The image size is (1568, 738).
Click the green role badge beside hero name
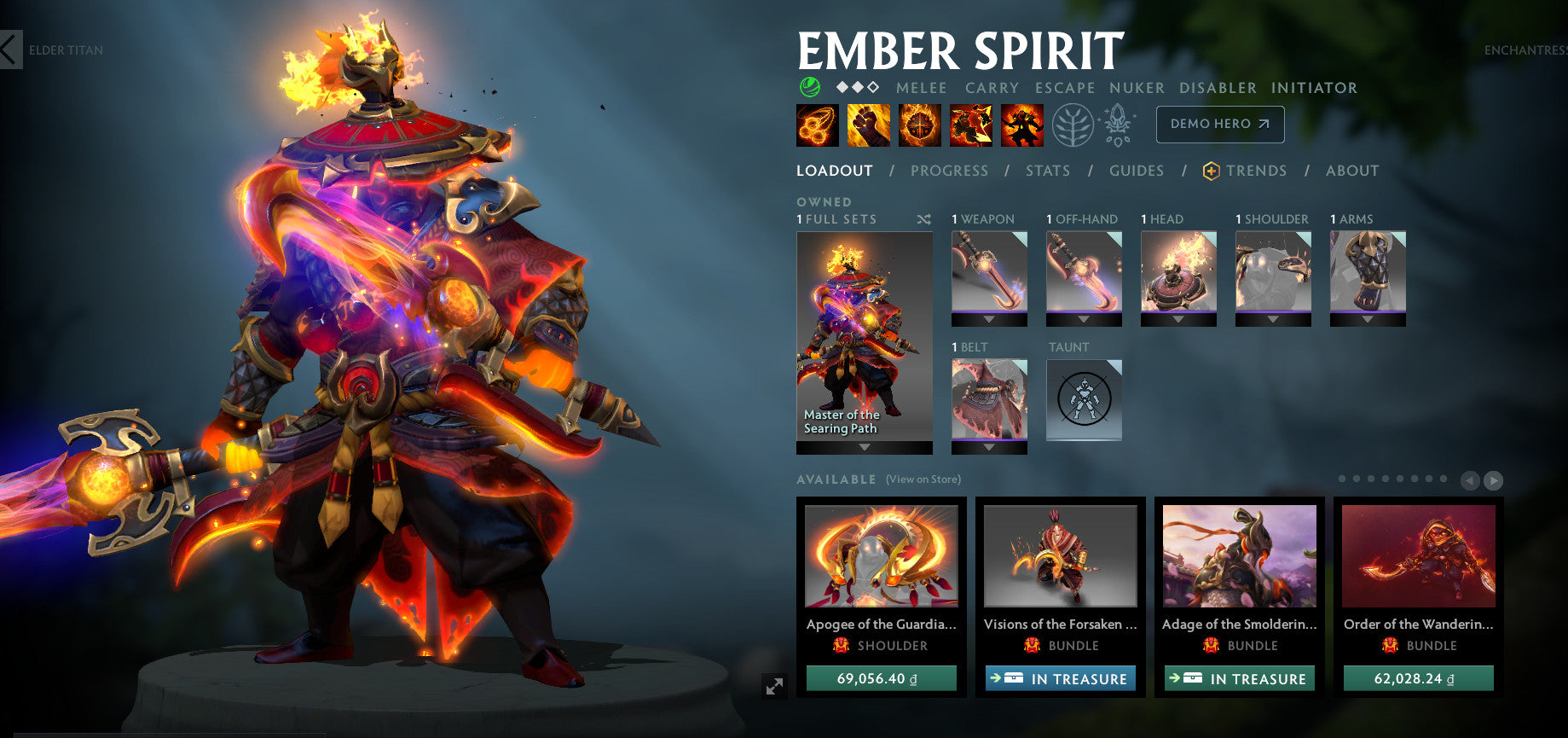(809, 87)
